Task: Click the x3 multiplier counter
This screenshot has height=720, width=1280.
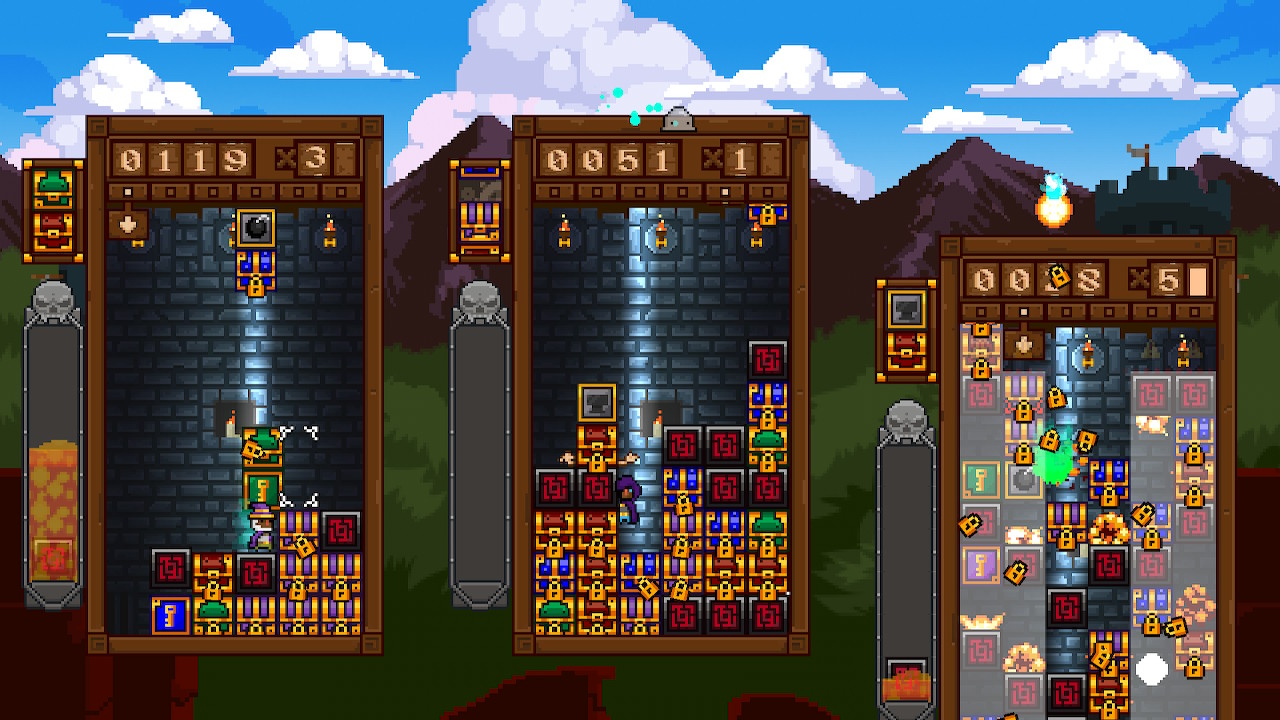Action: (x=315, y=158)
